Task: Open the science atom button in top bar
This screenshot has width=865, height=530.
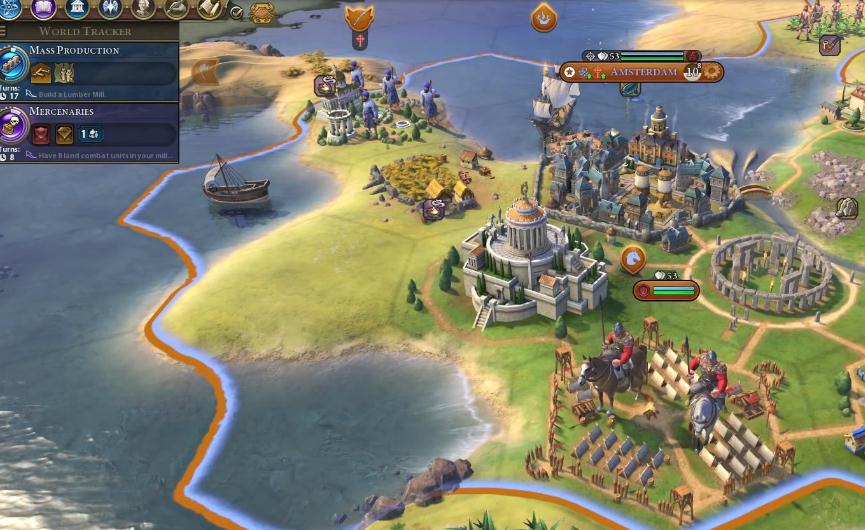Action: (x=11, y=9)
